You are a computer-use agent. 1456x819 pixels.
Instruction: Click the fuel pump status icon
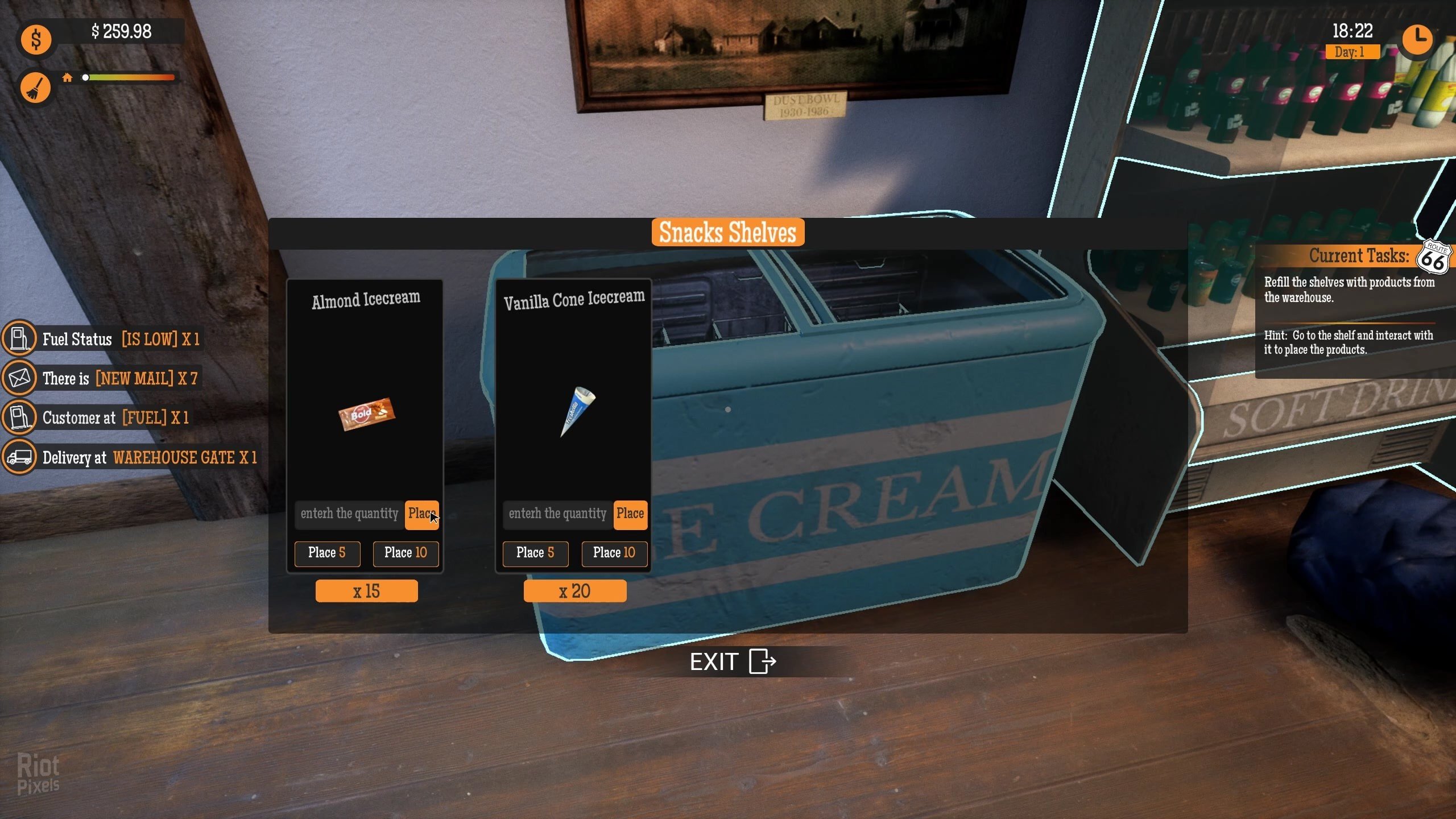coord(19,338)
